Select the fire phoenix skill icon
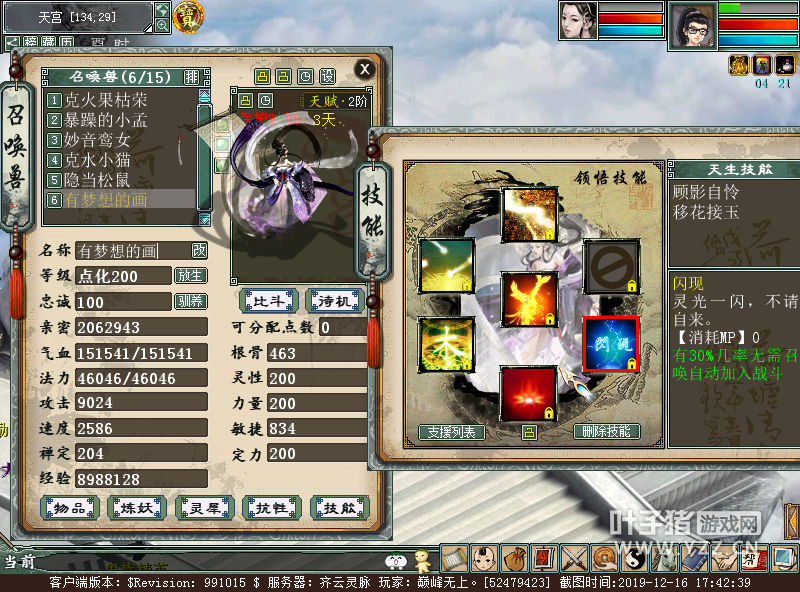The width and height of the screenshot is (800, 592). pyautogui.click(x=528, y=300)
